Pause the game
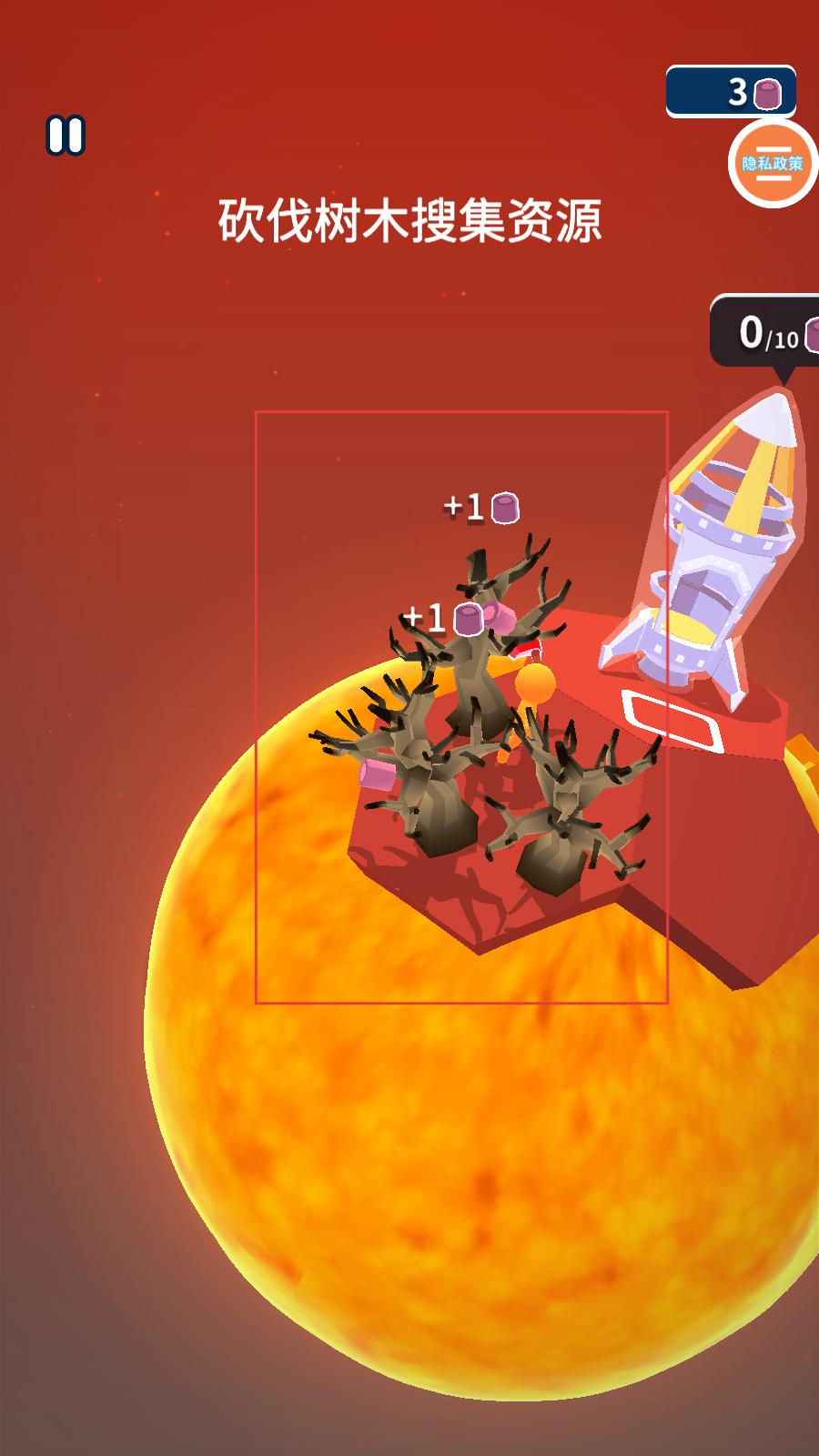This screenshot has height=1456, width=819. (66, 136)
